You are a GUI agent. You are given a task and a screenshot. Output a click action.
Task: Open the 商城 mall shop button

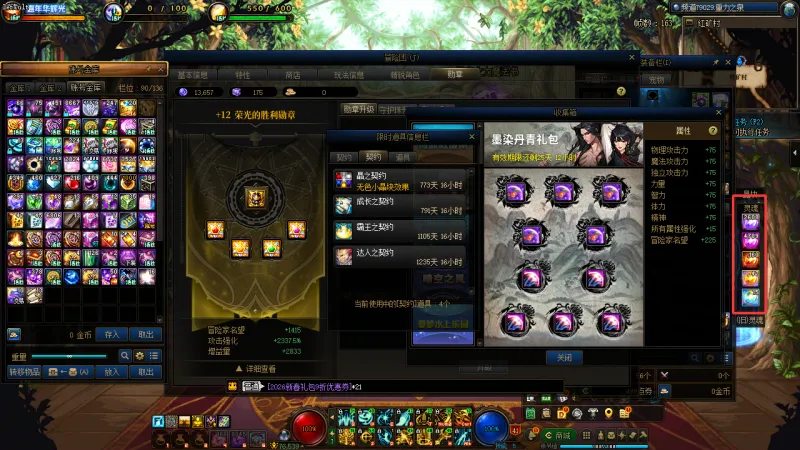pyautogui.click(x=563, y=436)
